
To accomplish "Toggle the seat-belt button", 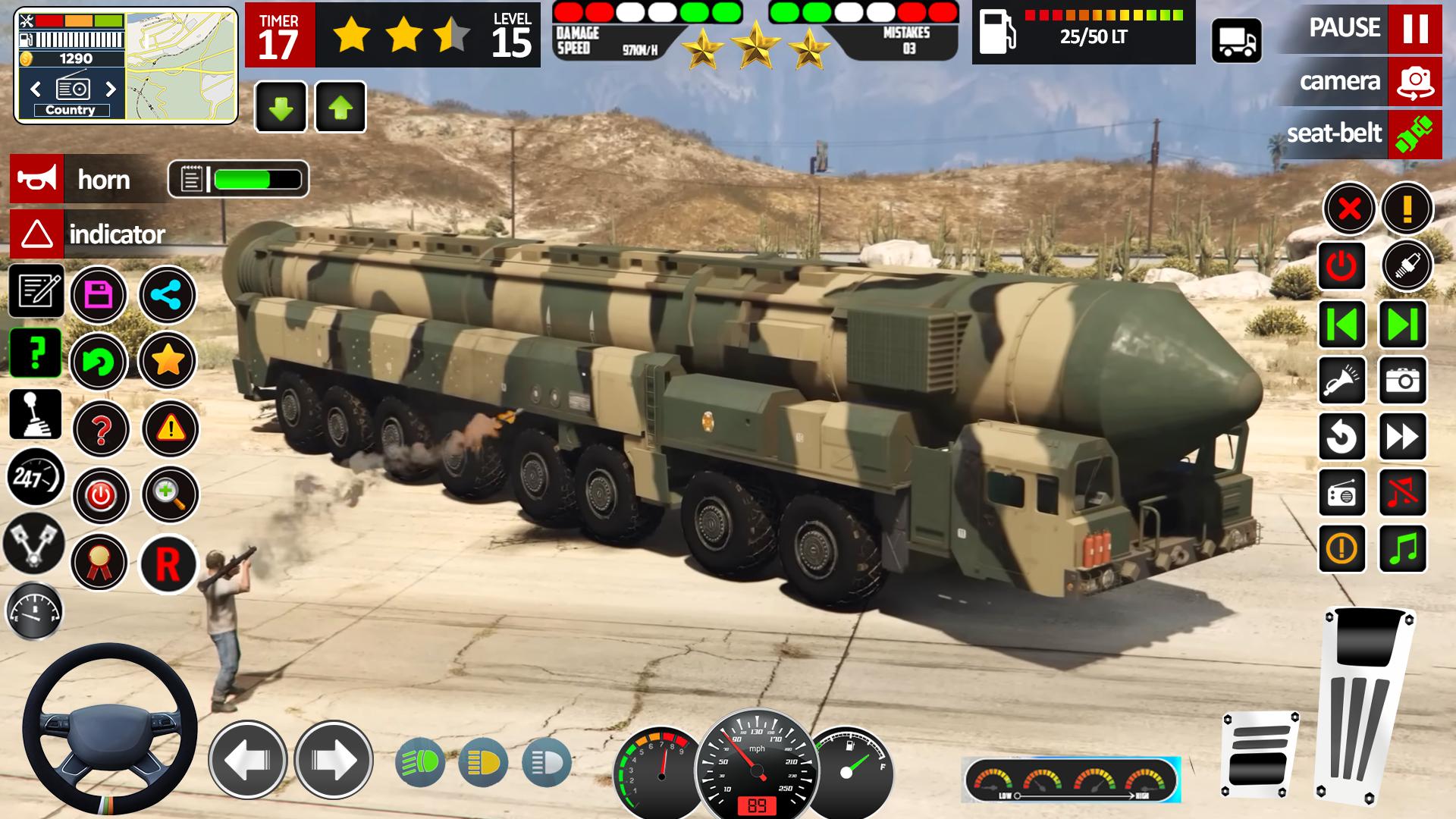I will click(1414, 134).
